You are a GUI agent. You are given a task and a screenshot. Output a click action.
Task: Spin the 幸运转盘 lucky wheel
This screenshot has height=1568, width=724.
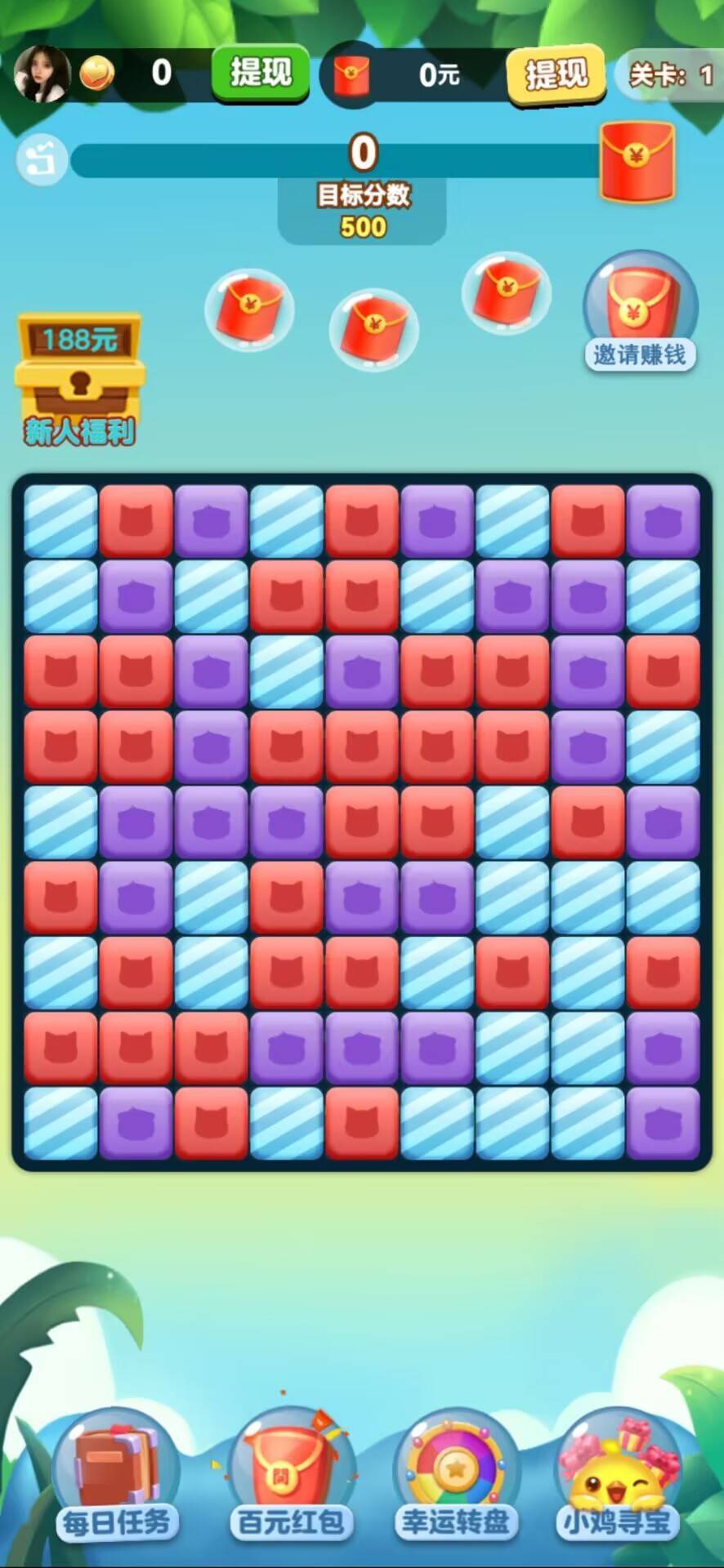tap(455, 1477)
